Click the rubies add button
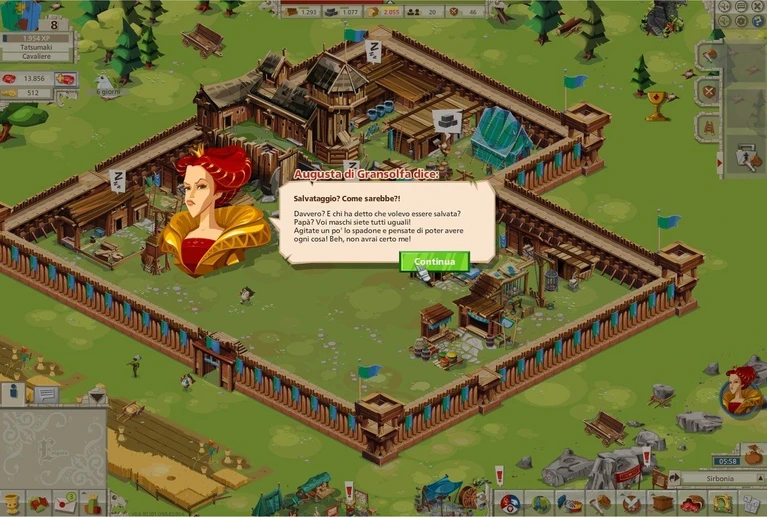 point(64,78)
